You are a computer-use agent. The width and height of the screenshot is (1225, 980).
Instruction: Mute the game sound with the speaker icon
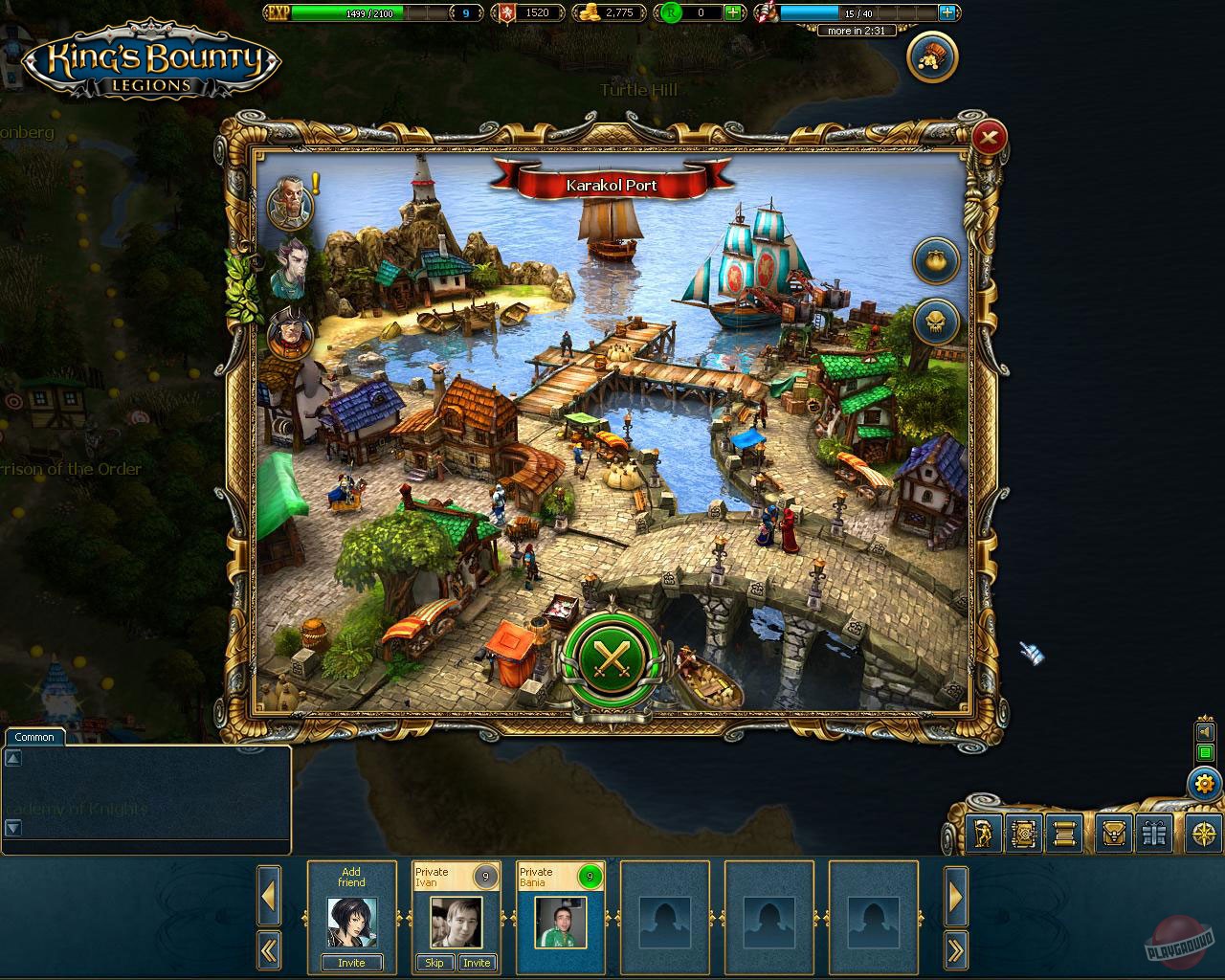(x=1205, y=733)
